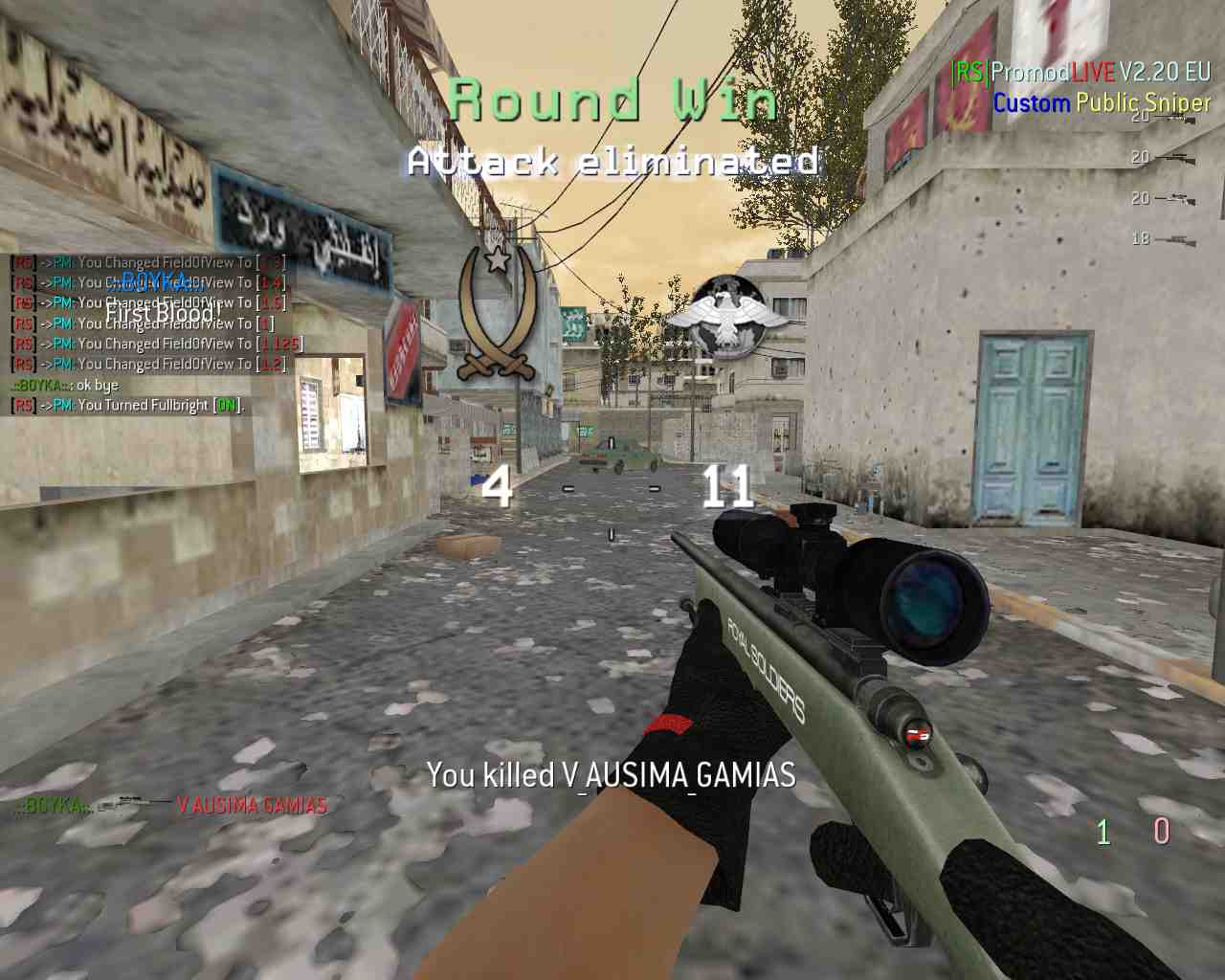This screenshot has height=980, width=1225.
Task: Click the You killed V AUSIMA GAMIAS text
Action: (x=612, y=777)
